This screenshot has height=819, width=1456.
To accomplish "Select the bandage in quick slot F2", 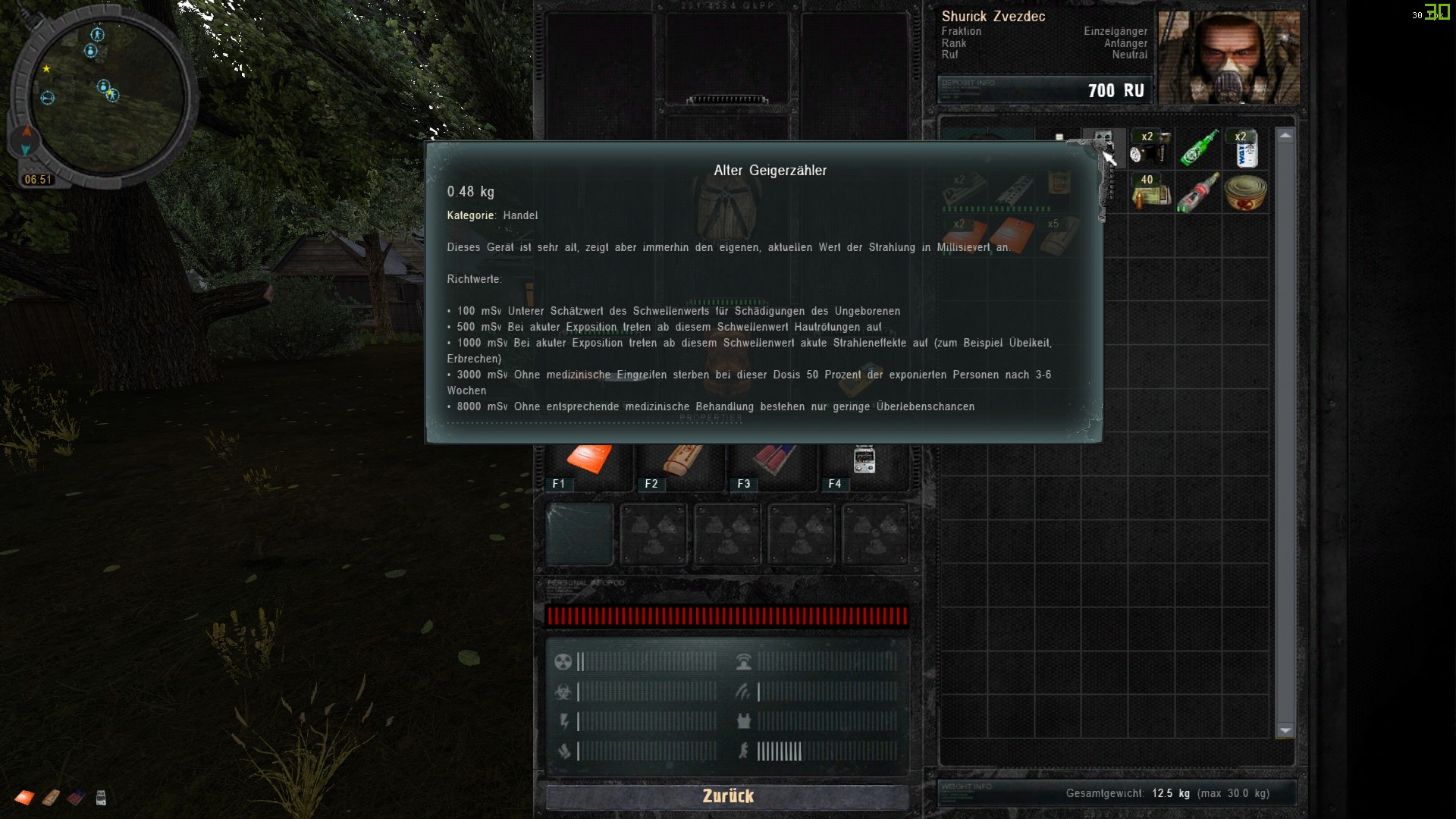I will point(679,459).
